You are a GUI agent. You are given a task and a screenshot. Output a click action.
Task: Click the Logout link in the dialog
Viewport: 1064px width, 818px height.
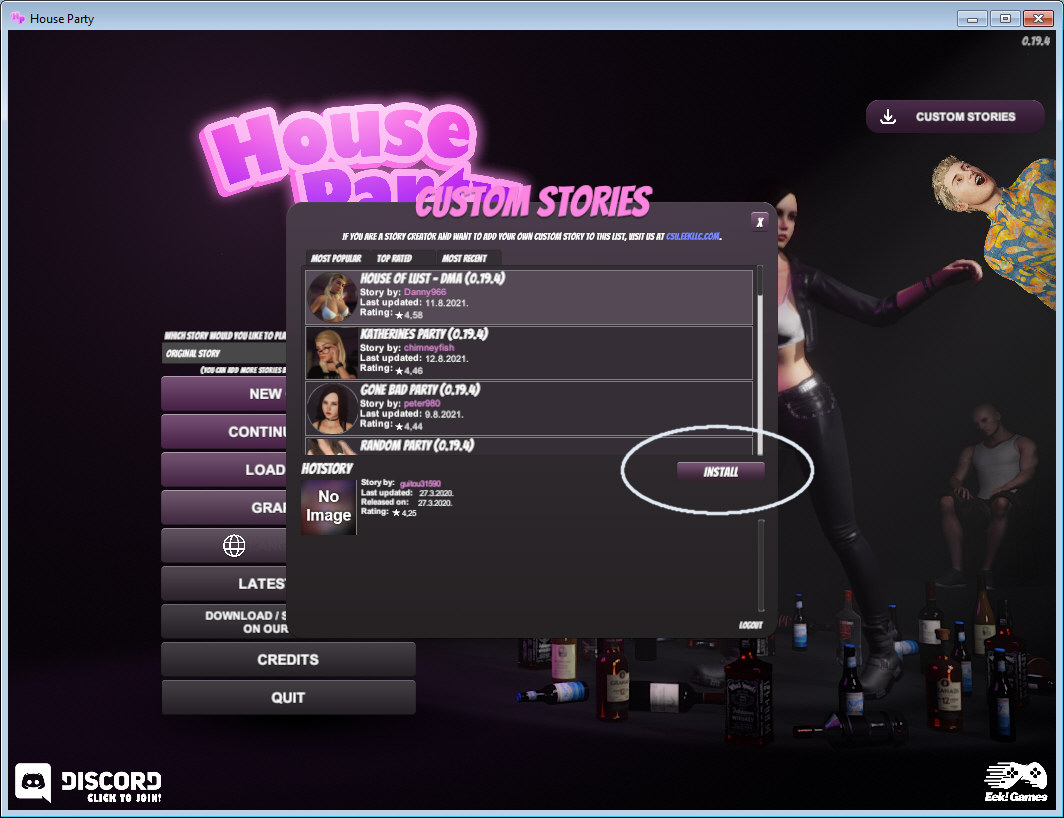(x=750, y=625)
